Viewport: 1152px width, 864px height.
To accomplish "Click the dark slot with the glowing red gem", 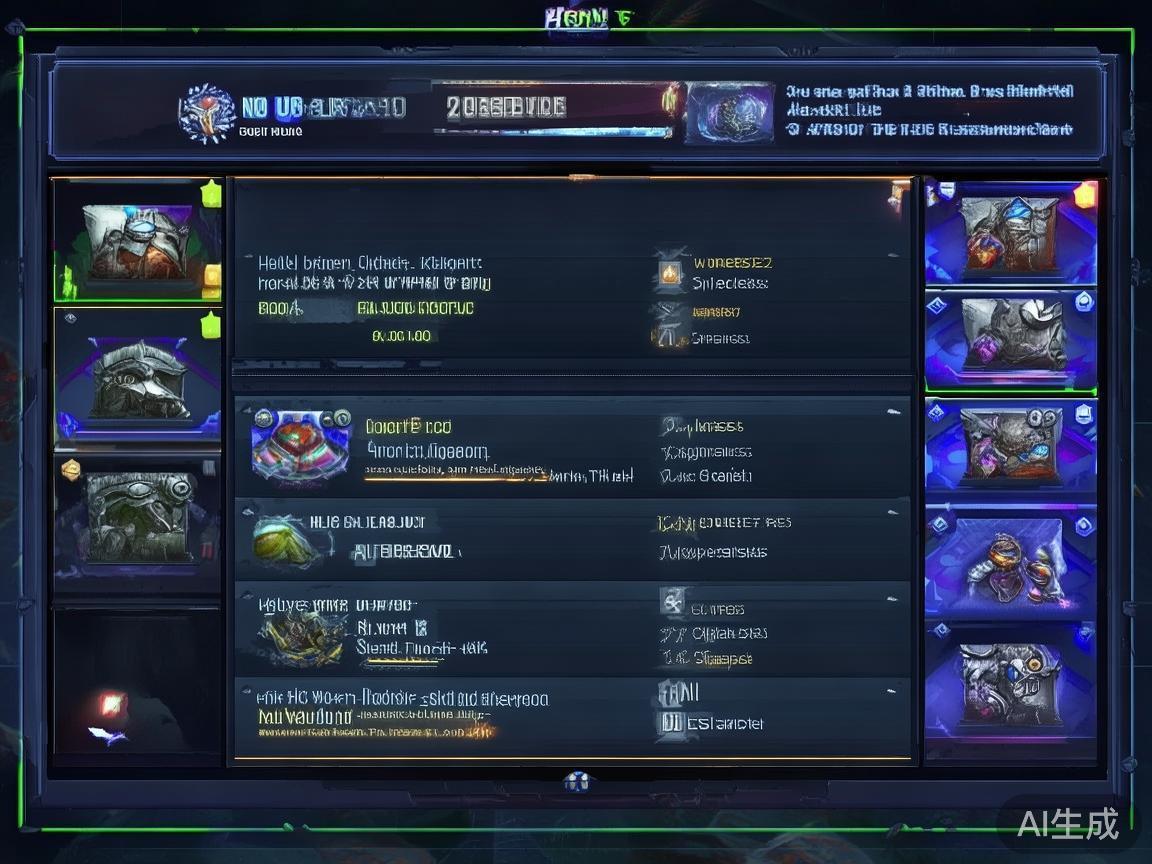I will pos(137,685).
